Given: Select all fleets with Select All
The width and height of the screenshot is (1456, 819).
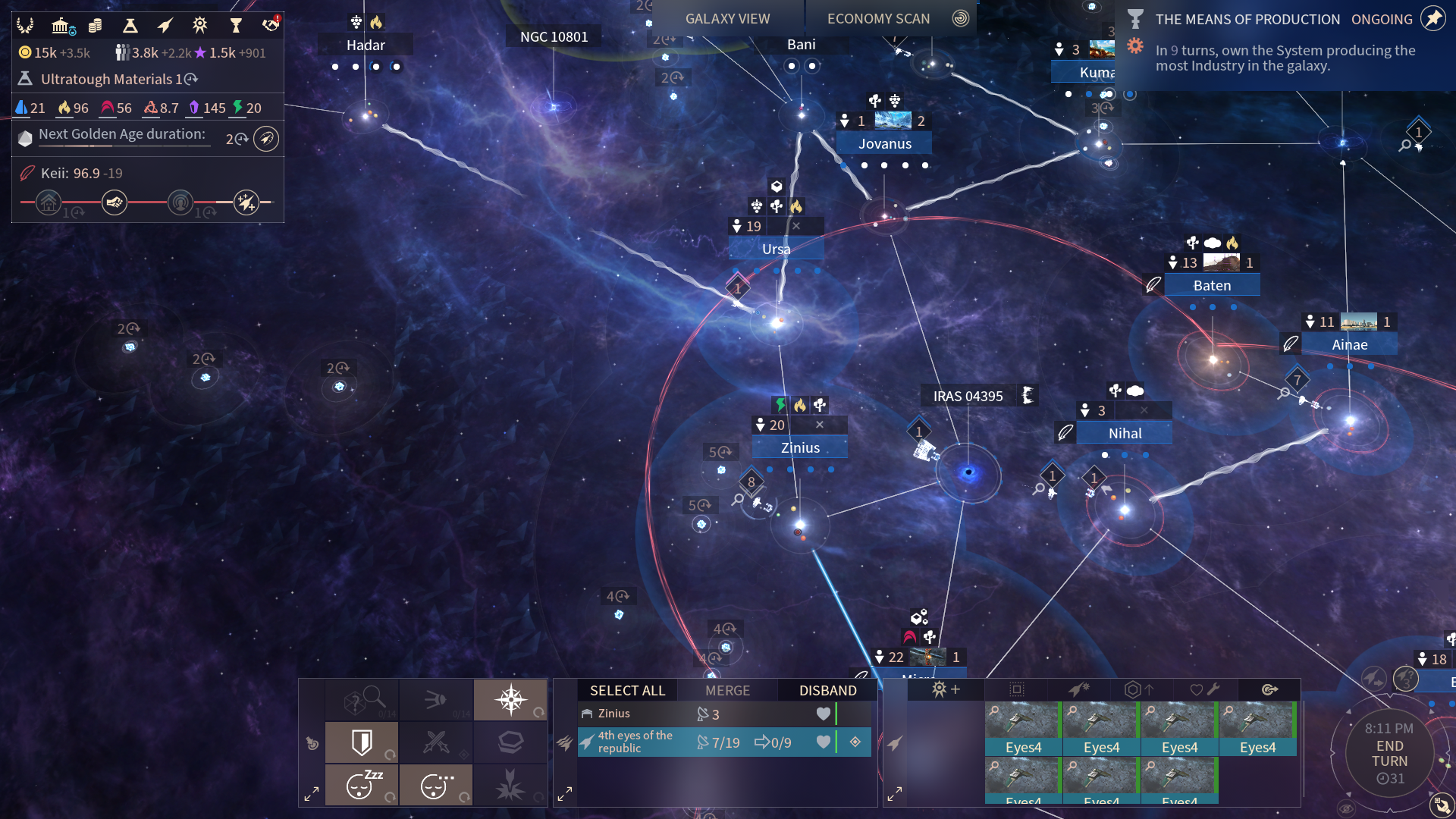Looking at the screenshot, I should tap(627, 690).
